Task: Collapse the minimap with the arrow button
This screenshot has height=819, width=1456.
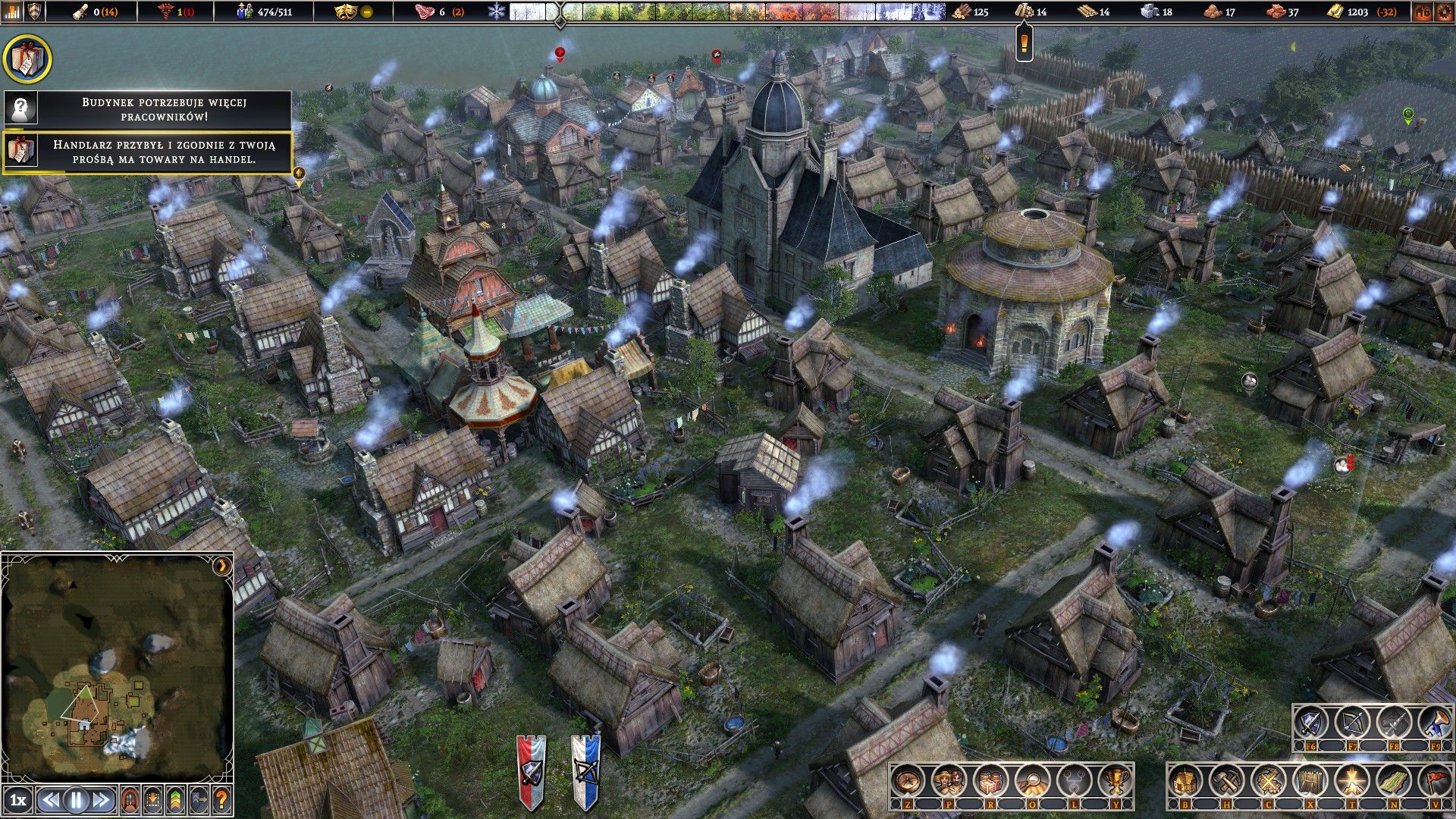Action: click(x=221, y=566)
